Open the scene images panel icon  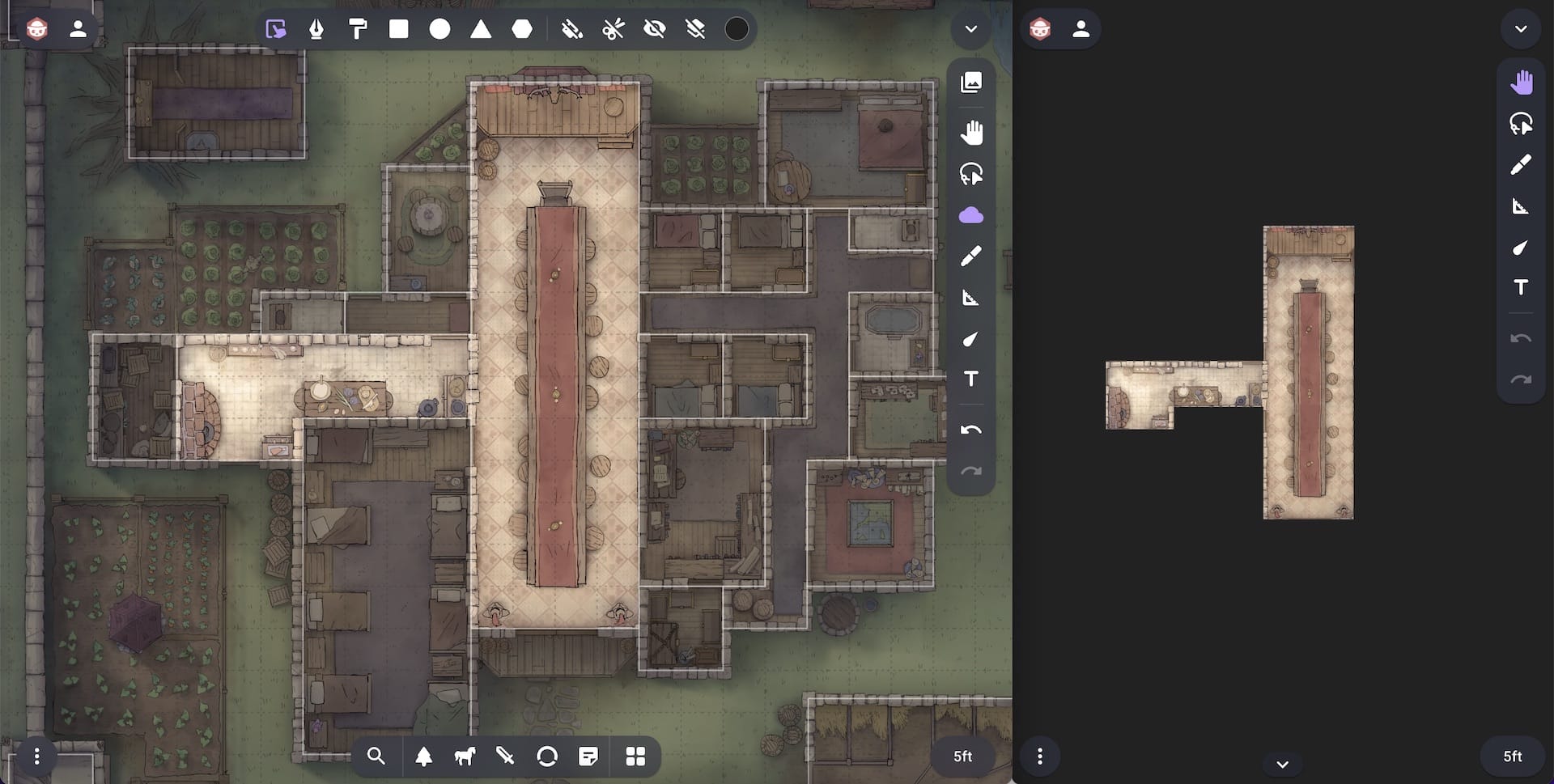[x=971, y=82]
